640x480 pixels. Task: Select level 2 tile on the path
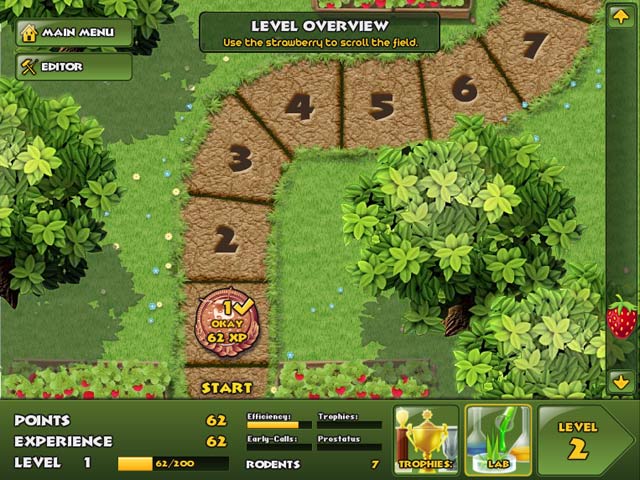[227, 239]
